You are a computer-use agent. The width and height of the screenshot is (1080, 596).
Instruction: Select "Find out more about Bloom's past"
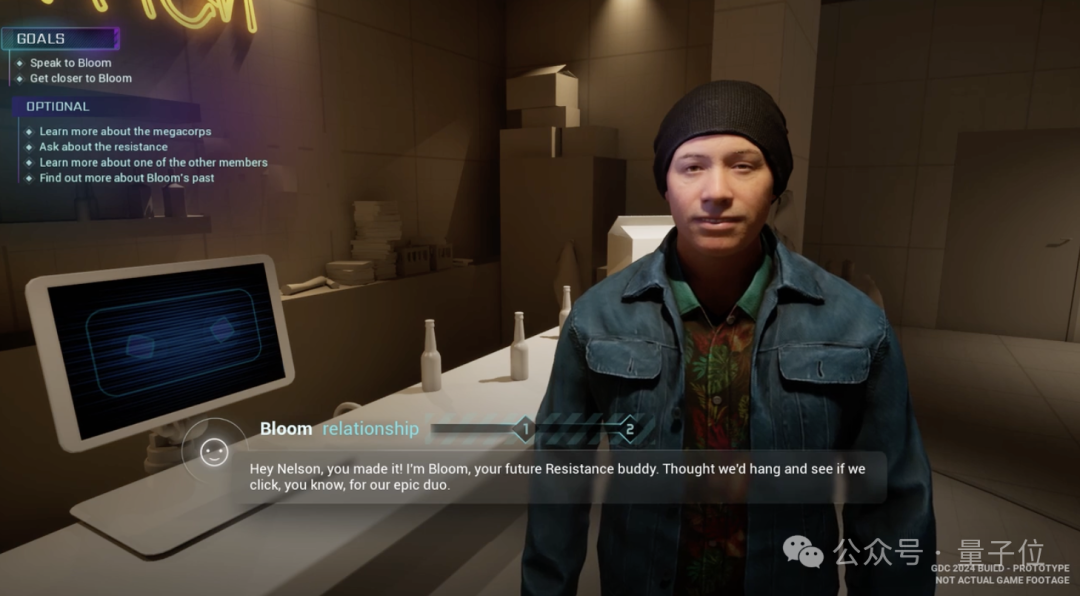coord(126,178)
